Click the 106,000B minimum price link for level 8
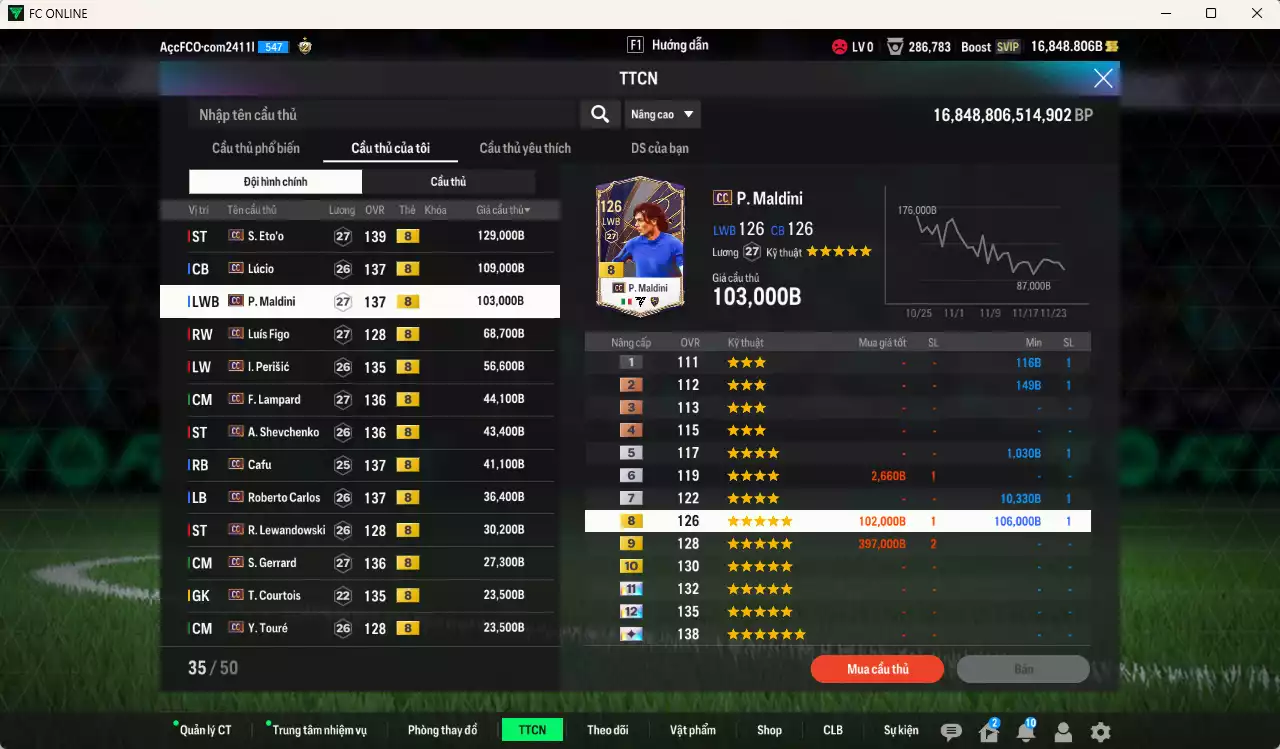1280x749 pixels. pos(1018,520)
